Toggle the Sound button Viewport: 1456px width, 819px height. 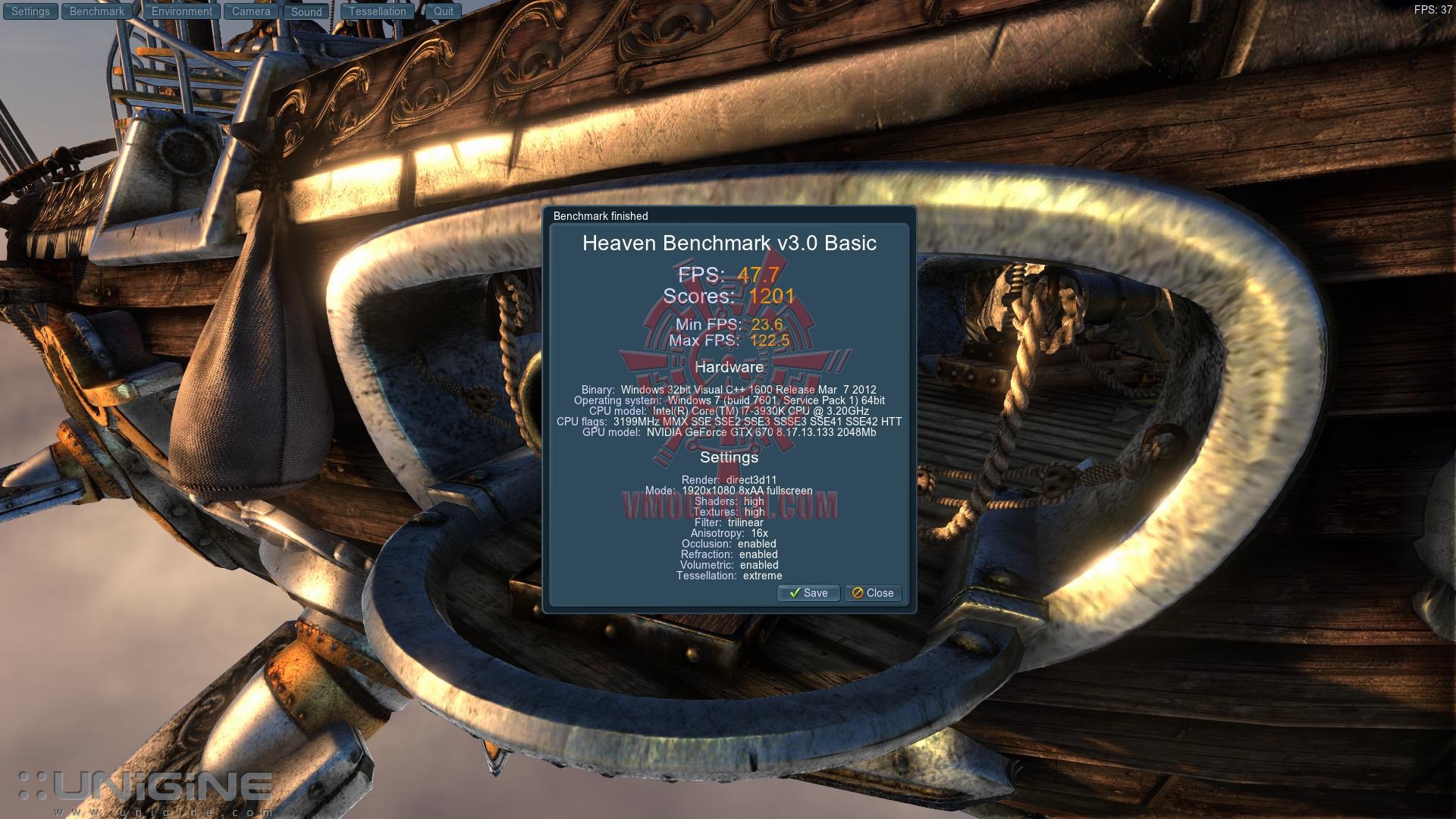[x=306, y=11]
